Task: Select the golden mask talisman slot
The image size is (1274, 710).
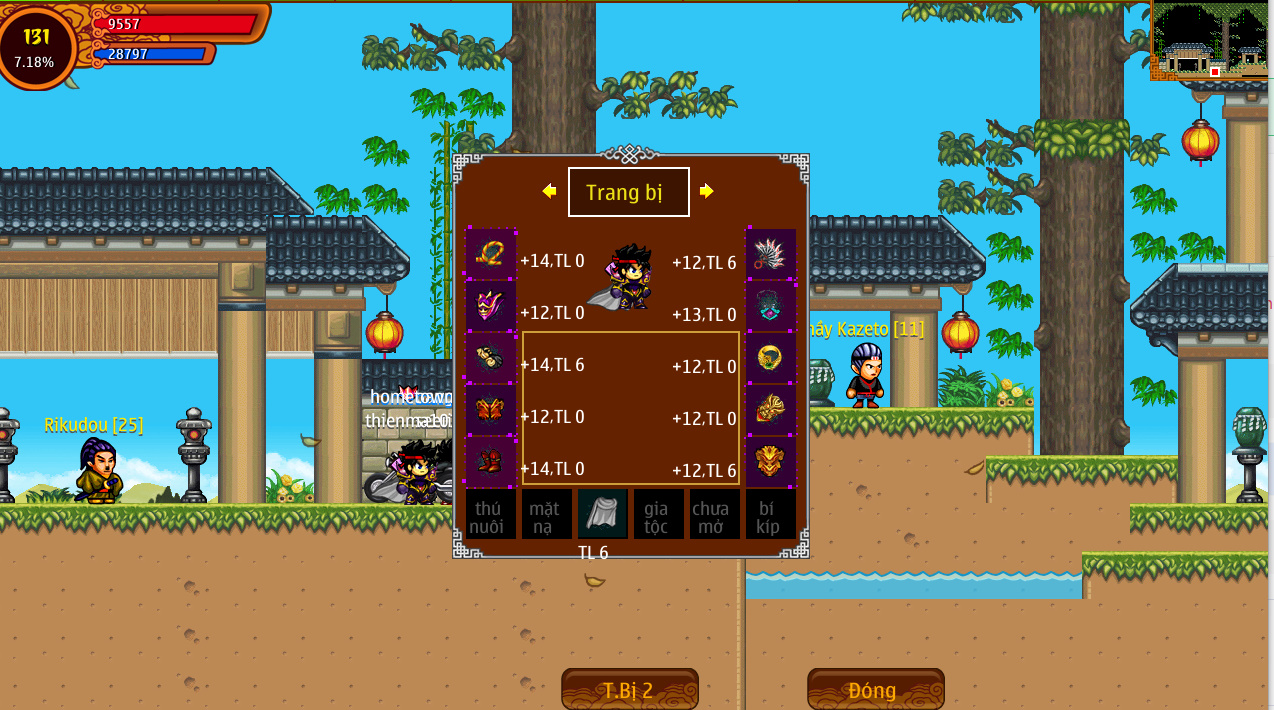Action: pos(771,462)
